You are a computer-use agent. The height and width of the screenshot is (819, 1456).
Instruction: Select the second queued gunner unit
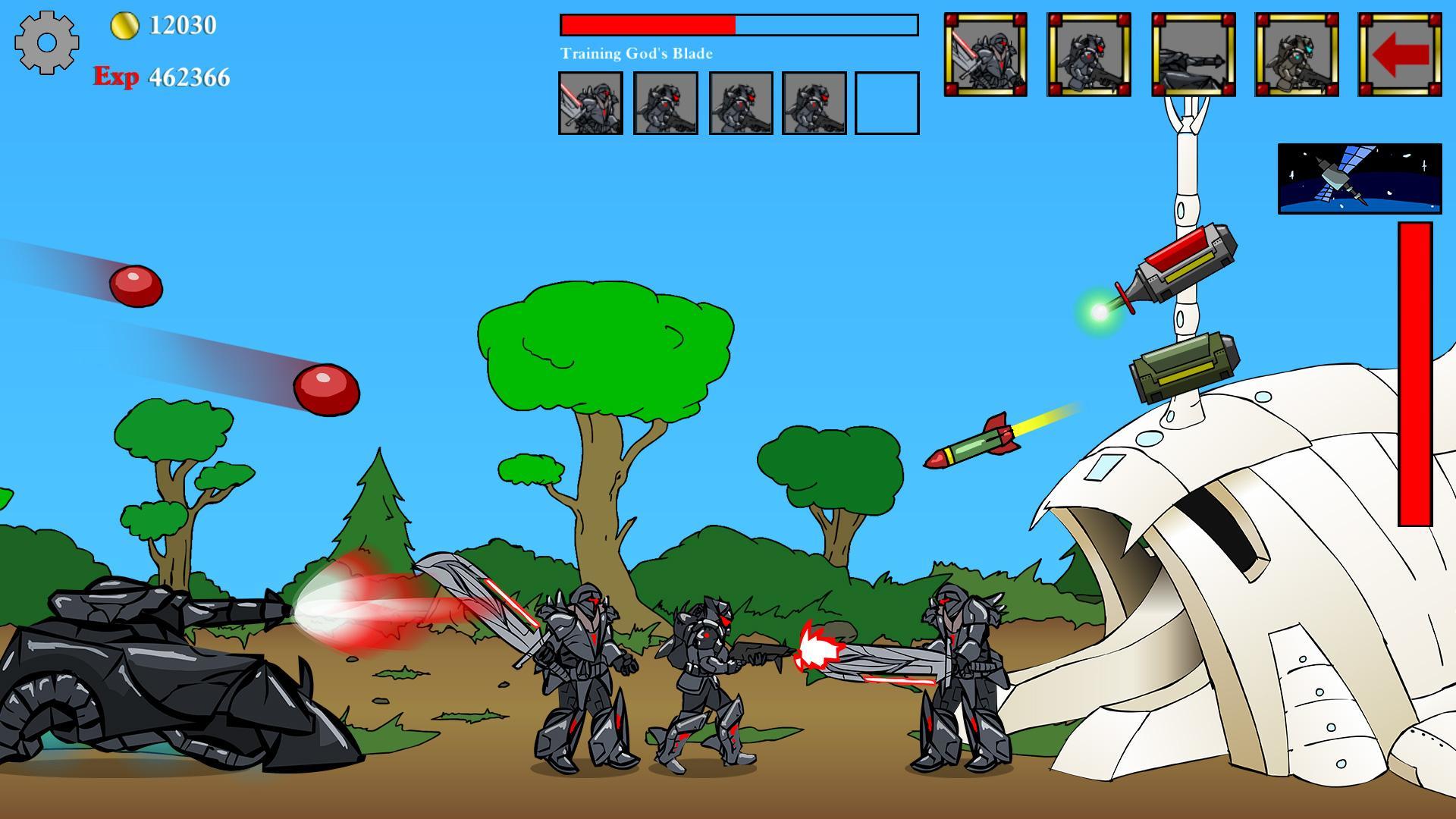[x=667, y=102]
